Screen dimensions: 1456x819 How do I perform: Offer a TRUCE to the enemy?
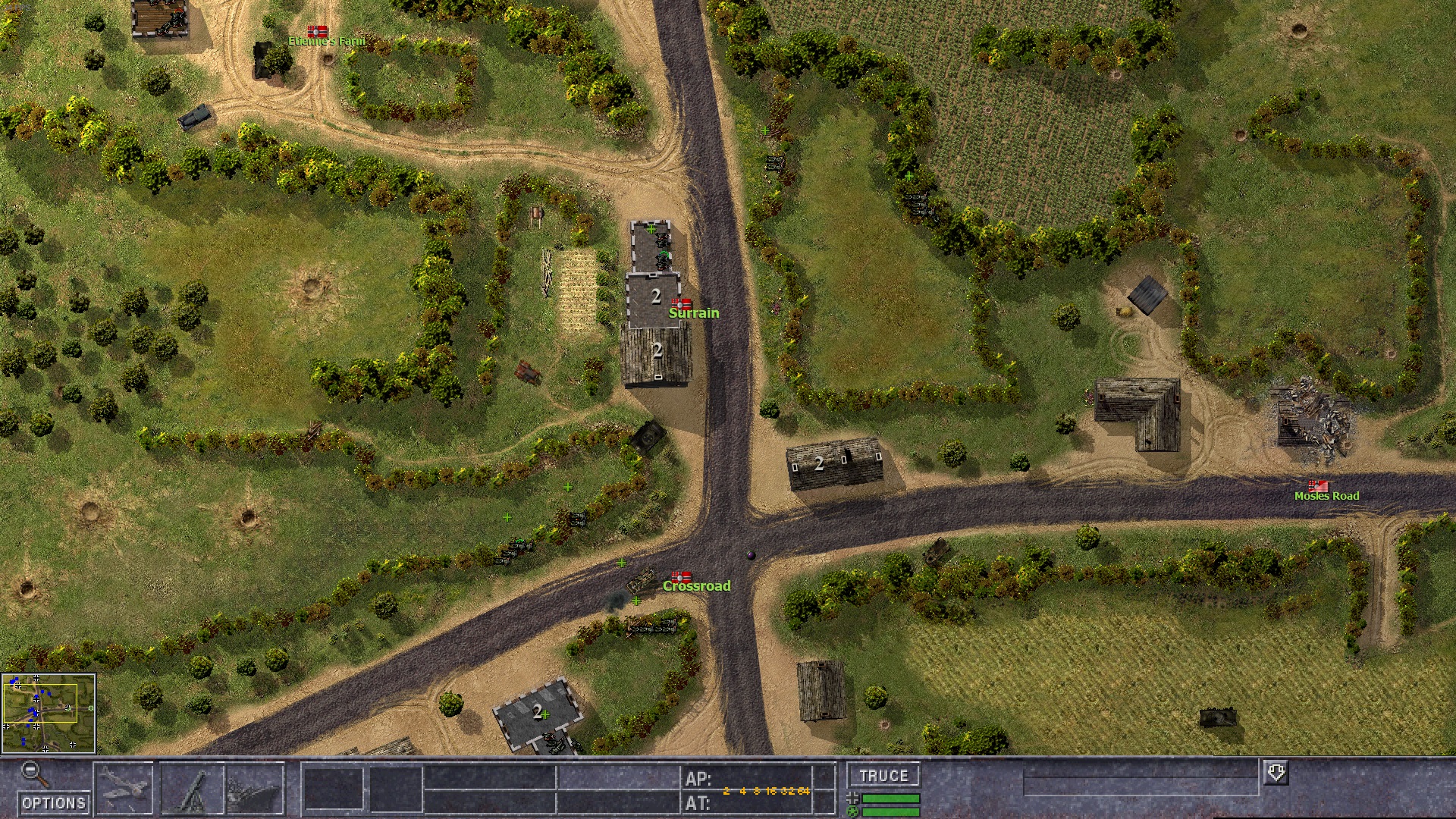point(883,776)
